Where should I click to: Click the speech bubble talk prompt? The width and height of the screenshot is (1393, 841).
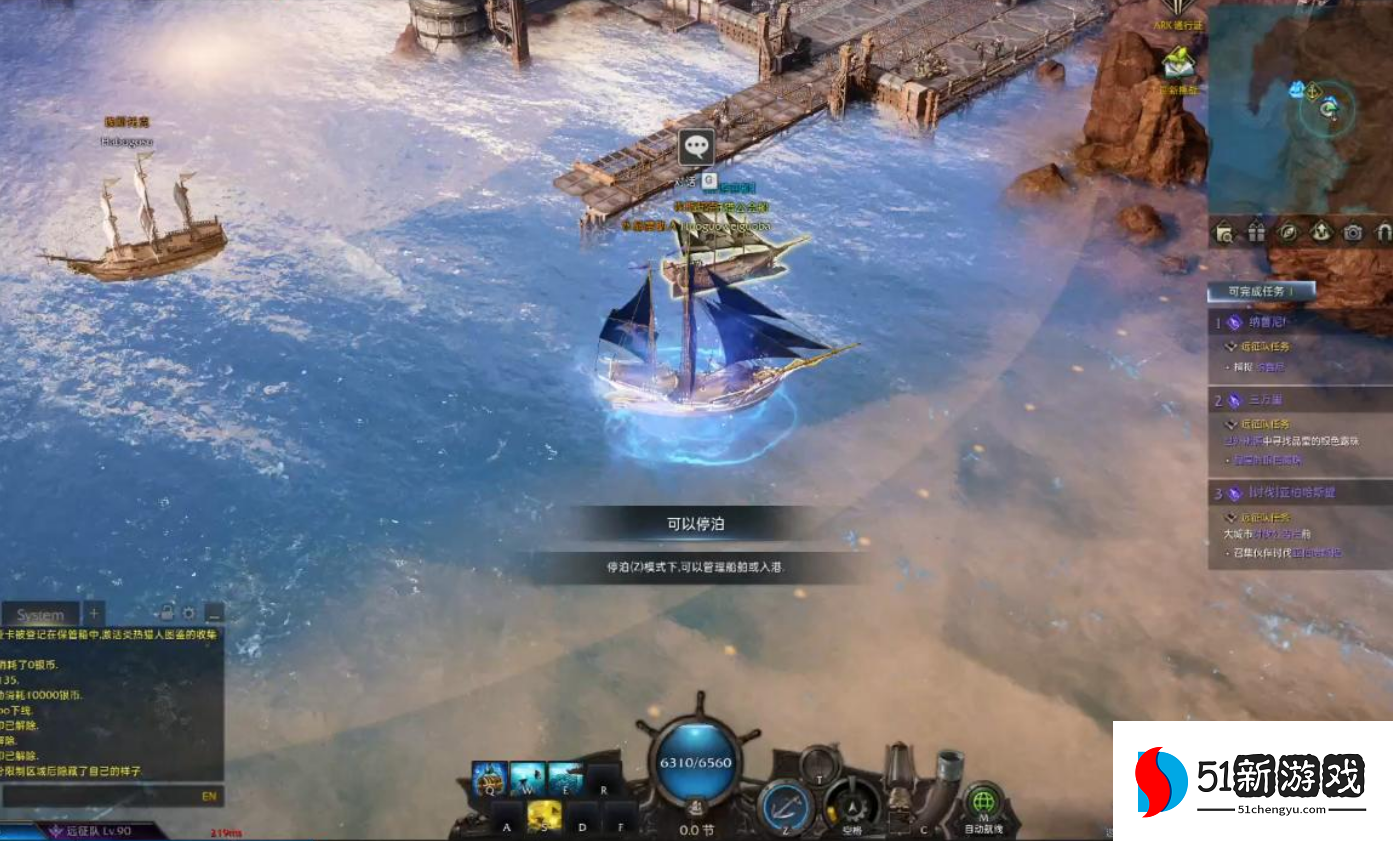696,147
